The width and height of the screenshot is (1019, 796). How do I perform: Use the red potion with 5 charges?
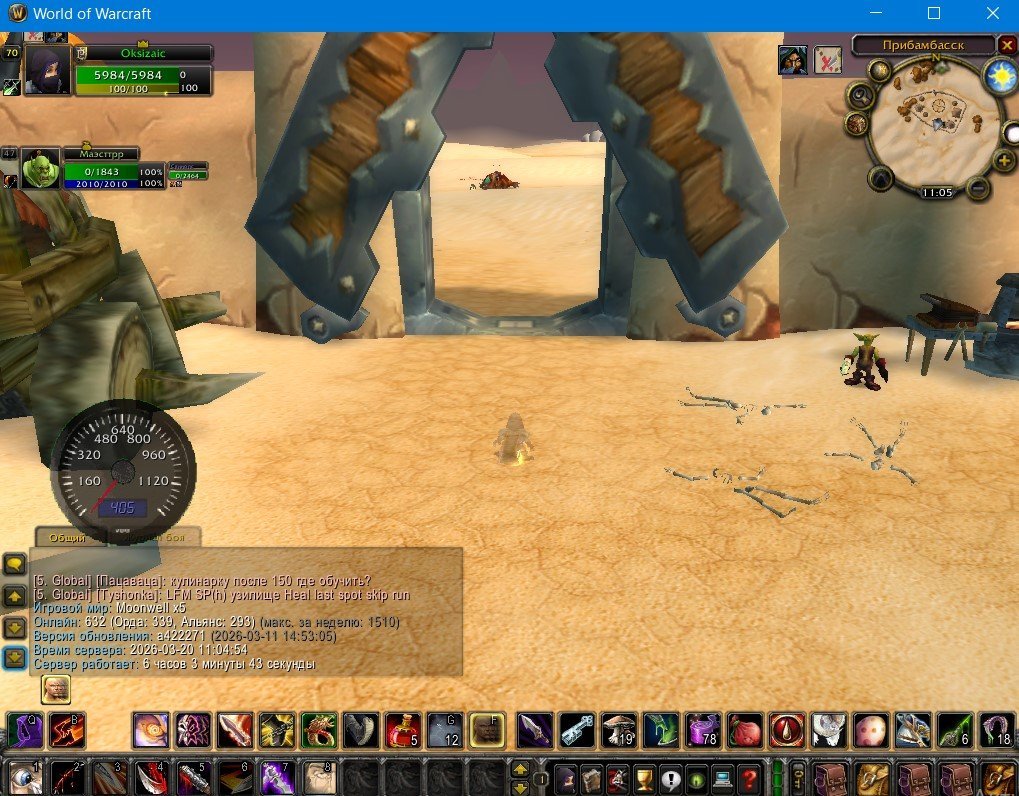click(x=403, y=730)
